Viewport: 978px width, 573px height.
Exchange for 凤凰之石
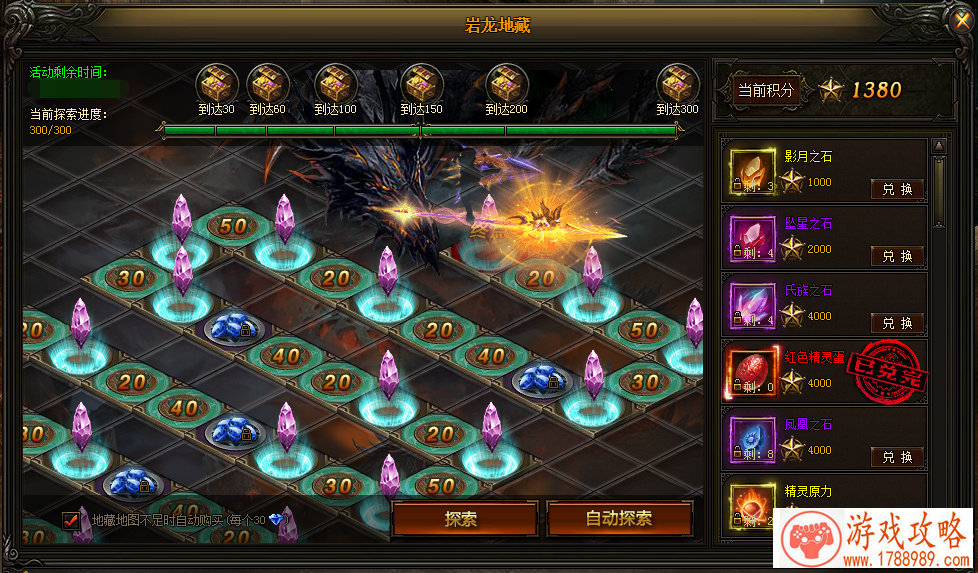click(x=896, y=457)
